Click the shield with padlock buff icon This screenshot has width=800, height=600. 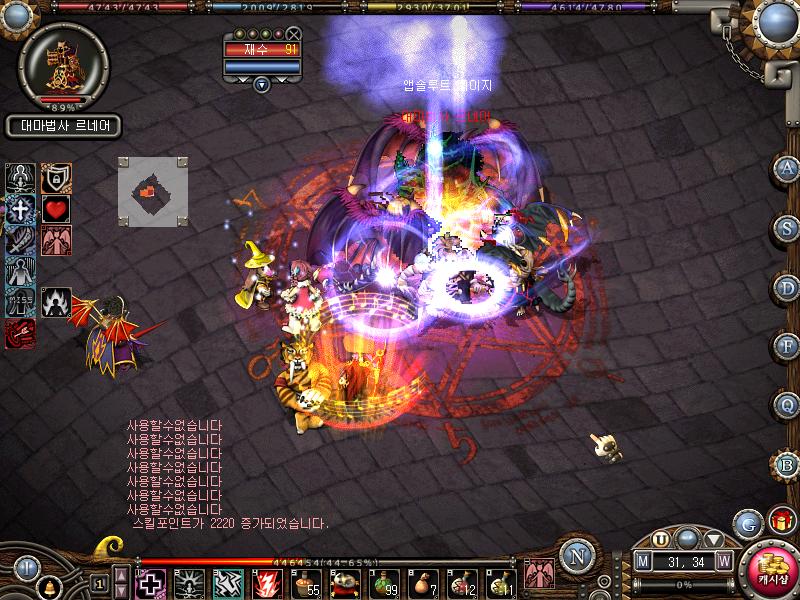54,178
